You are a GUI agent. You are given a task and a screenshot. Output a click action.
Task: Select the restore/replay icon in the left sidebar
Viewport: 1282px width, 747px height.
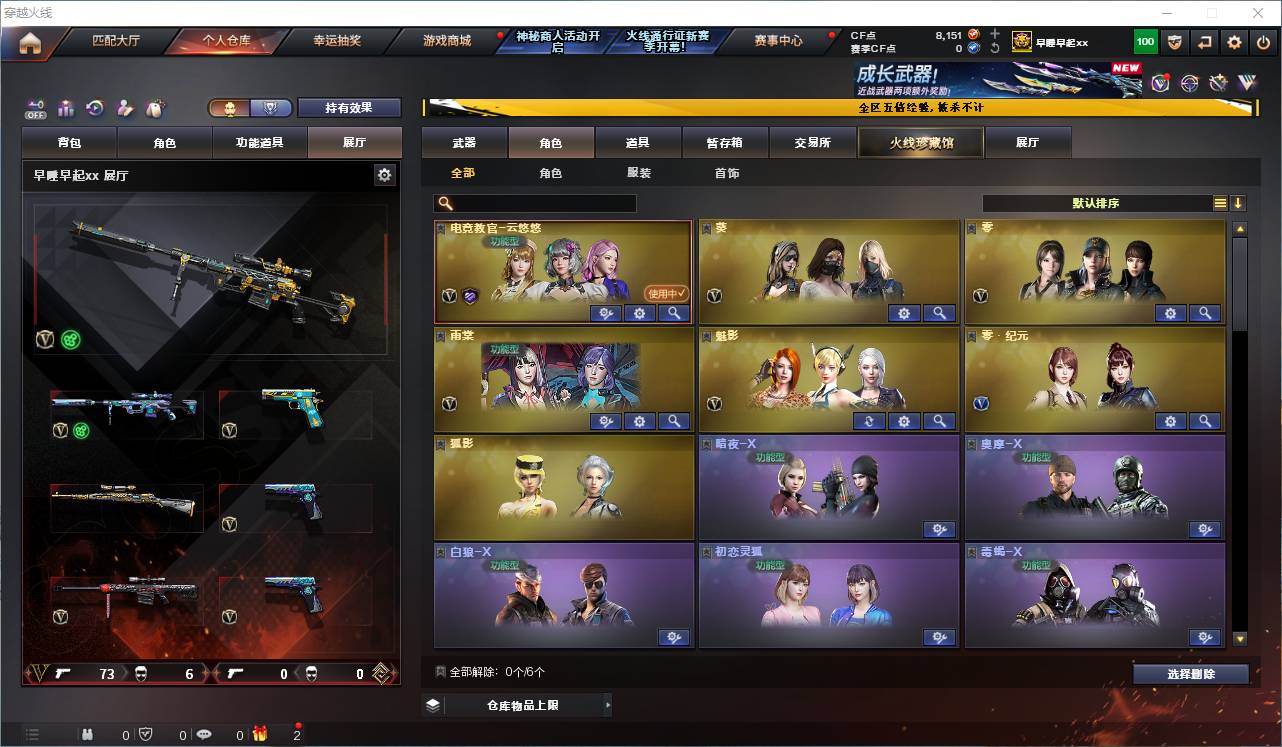pos(95,107)
